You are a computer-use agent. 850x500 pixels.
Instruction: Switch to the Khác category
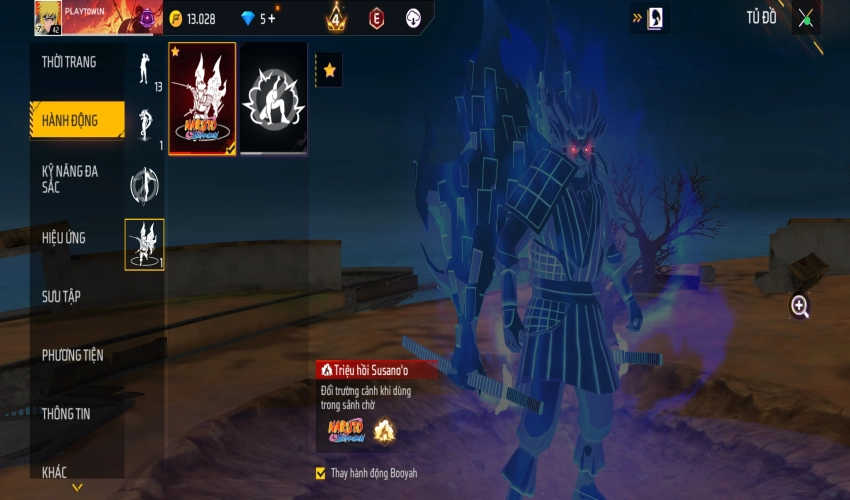pos(55,471)
